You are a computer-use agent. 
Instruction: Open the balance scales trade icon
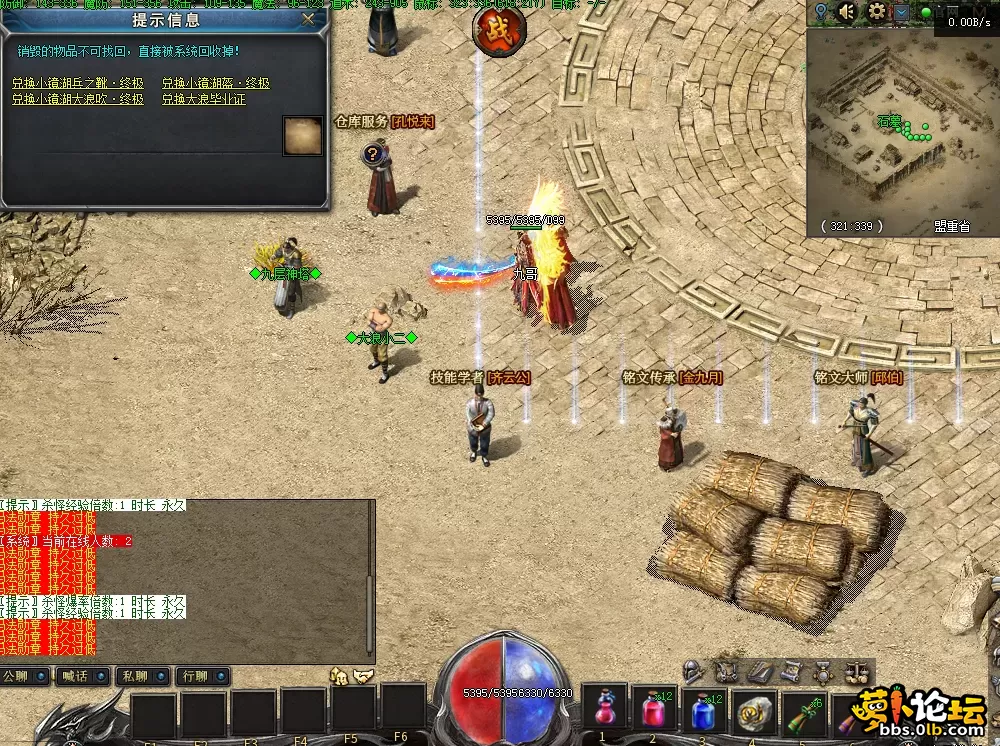pyautogui.click(x=856, y=671)
